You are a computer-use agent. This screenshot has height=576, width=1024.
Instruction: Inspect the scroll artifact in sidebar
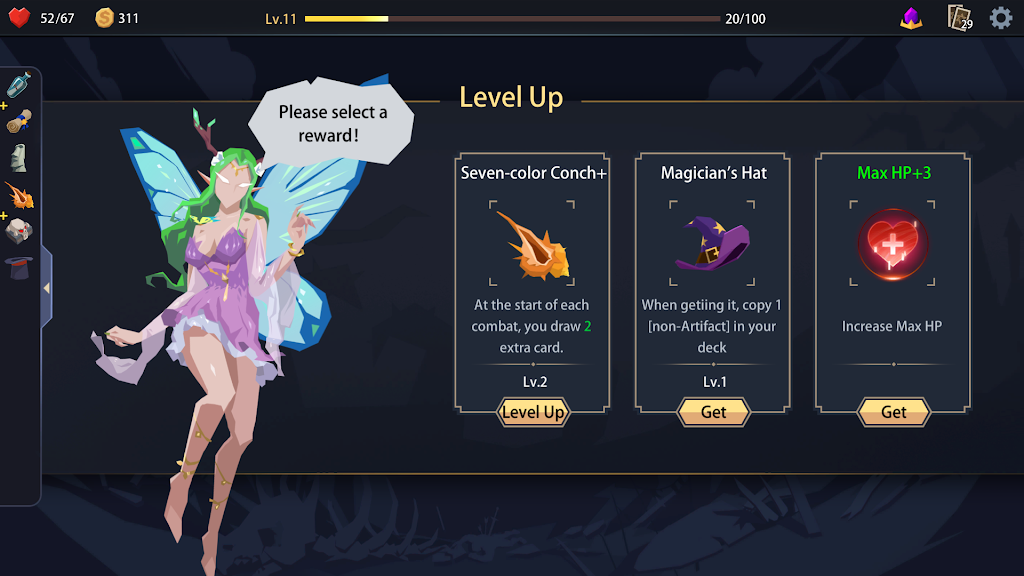click(x=19, y=122)
